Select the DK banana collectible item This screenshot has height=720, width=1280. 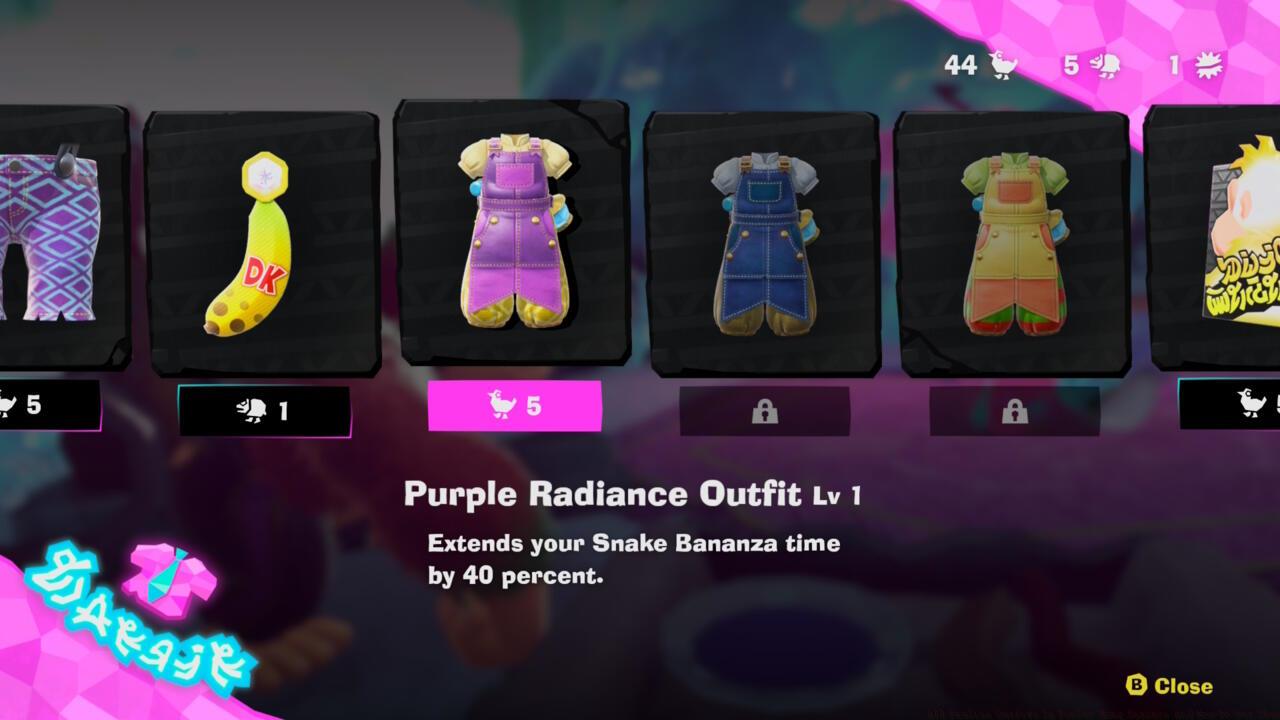[262, 252]
